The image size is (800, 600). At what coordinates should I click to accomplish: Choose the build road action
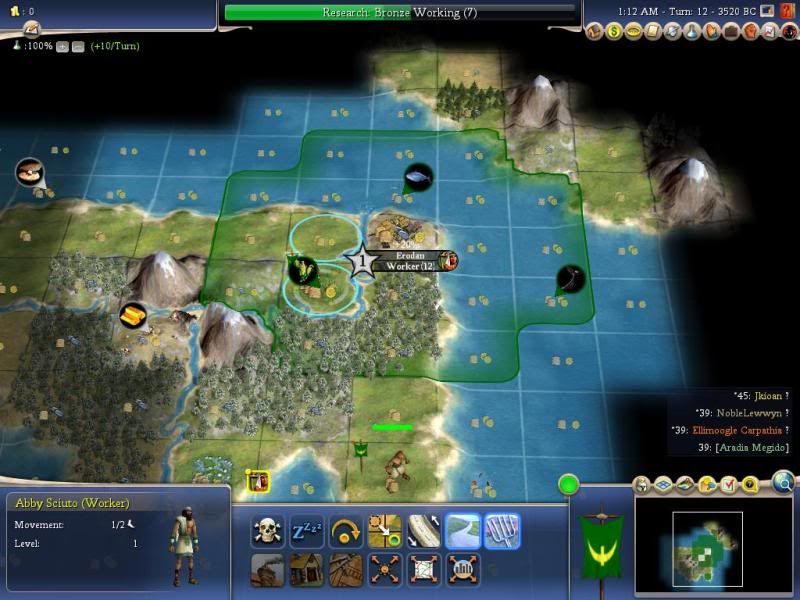coord(423,531)
